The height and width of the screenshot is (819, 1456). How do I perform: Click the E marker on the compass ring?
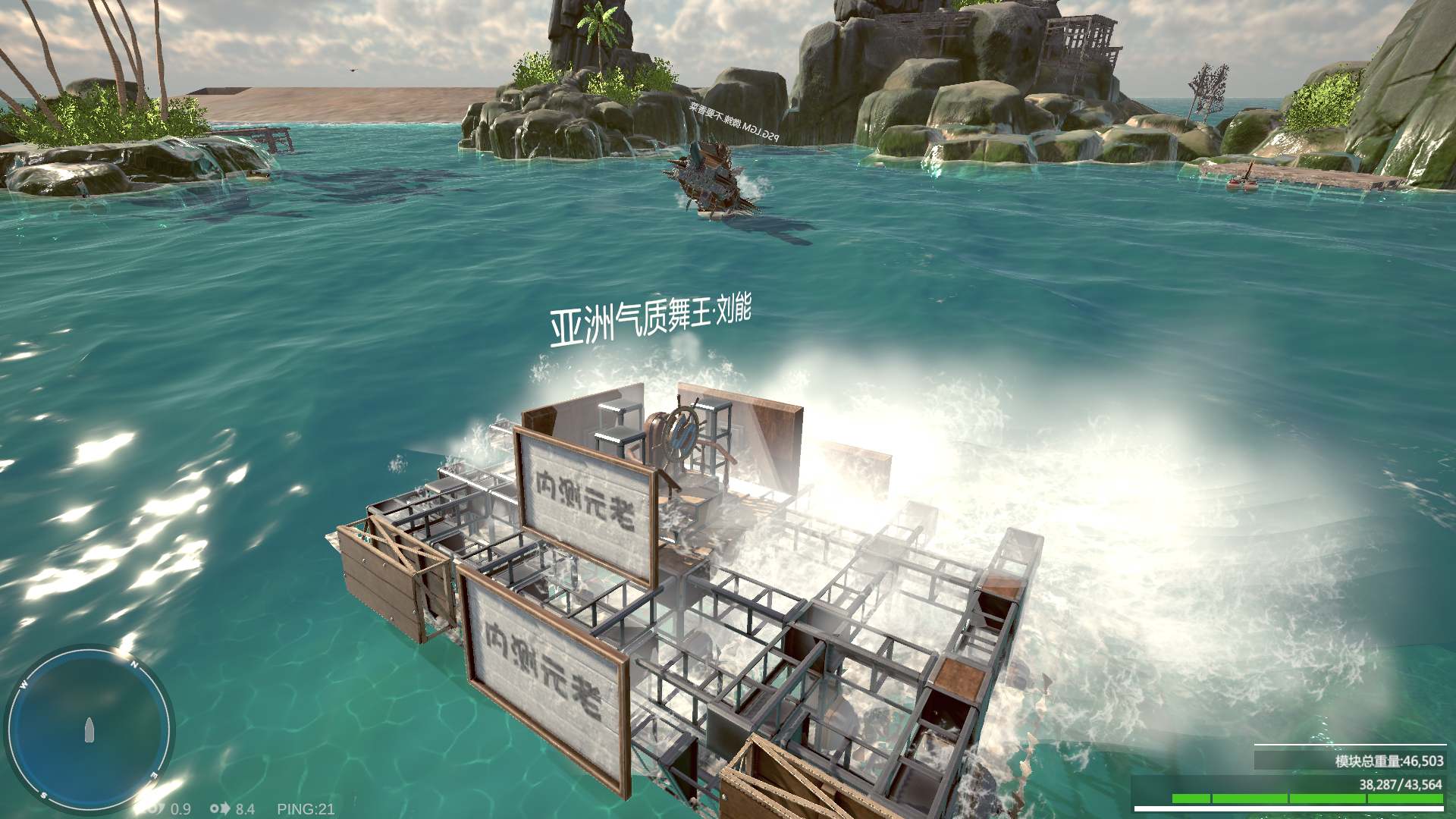tap(154, 775)
